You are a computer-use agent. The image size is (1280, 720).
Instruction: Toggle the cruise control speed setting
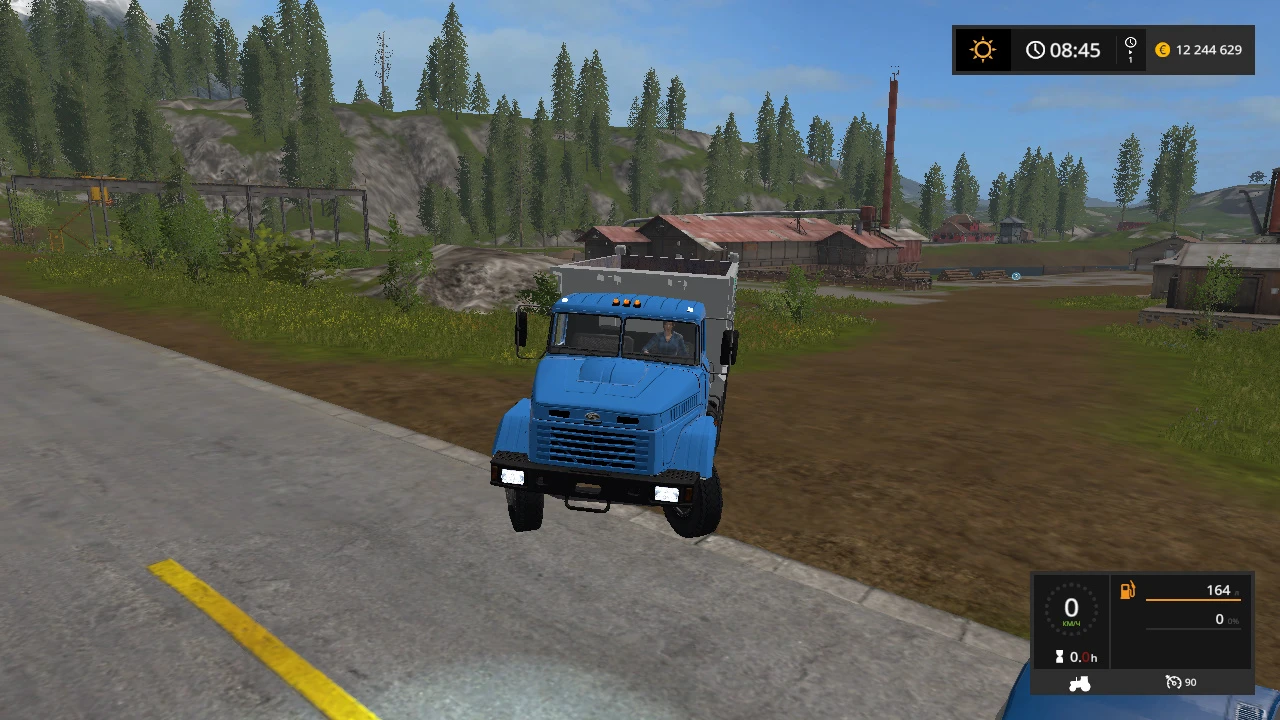1190,682
